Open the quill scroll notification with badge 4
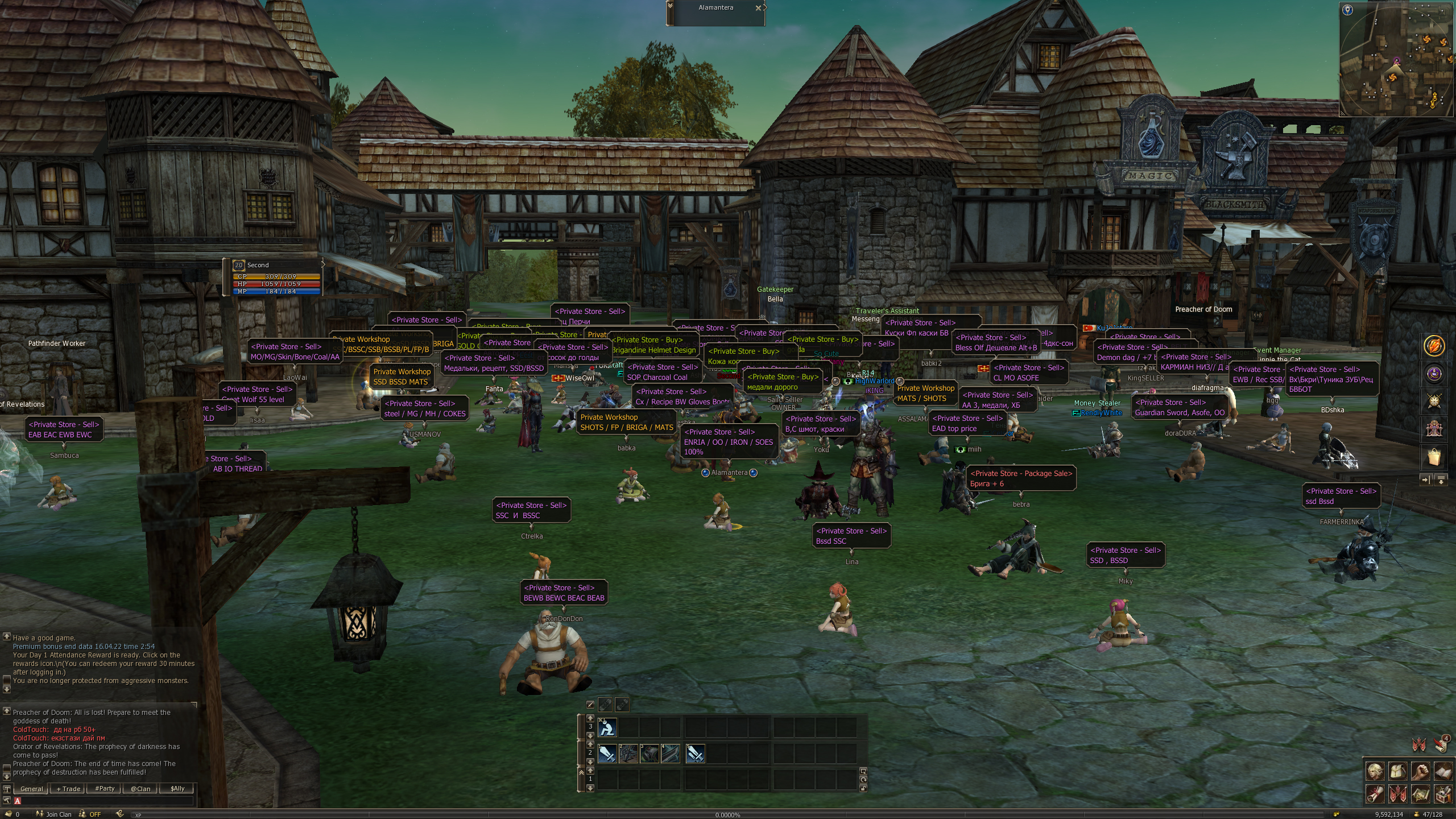This screenshot has width=1456, height=819. (1441, 744)
